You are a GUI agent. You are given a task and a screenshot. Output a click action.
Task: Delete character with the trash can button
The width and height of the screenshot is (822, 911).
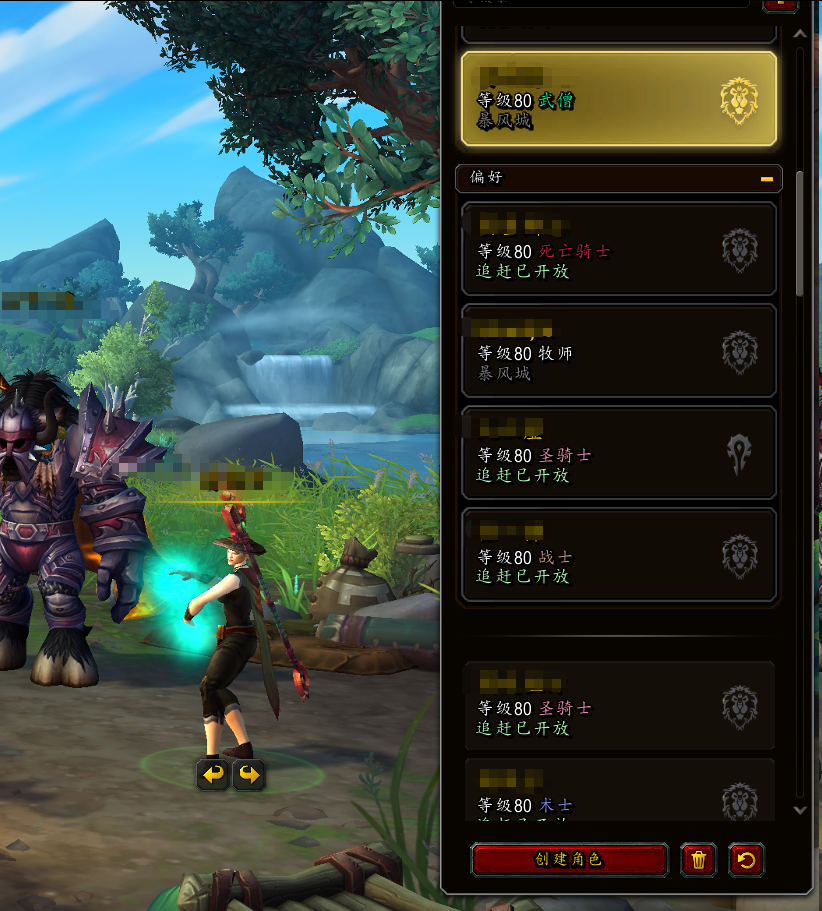tap(698, 859)
